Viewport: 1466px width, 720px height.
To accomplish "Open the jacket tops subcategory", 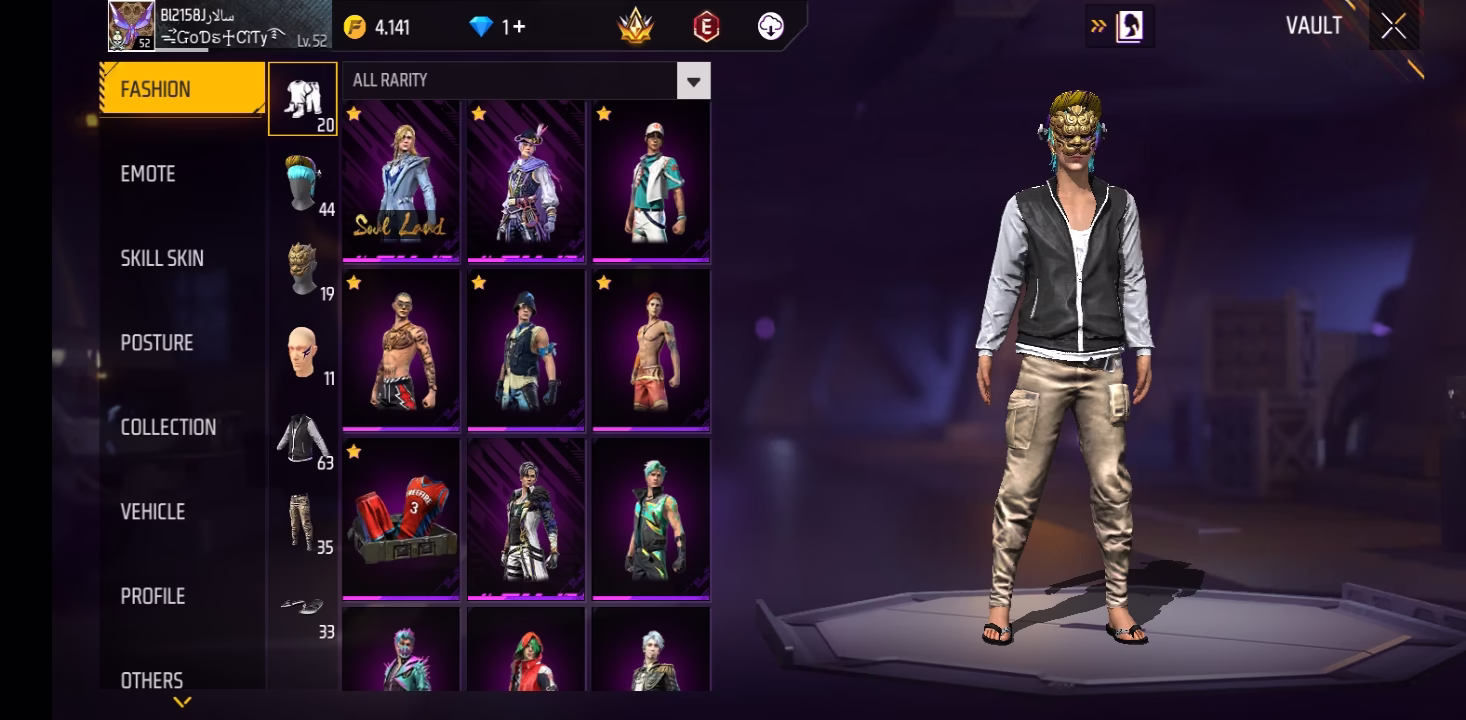I will point(302,438).
